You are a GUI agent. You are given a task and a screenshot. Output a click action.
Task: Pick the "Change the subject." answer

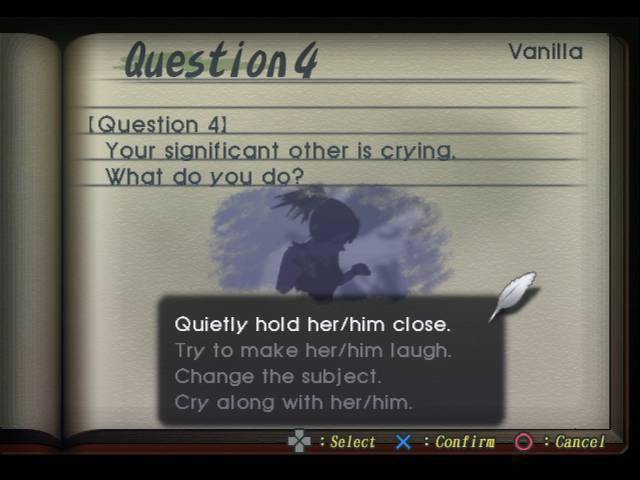pyautogui.click(x=278, y=376)
